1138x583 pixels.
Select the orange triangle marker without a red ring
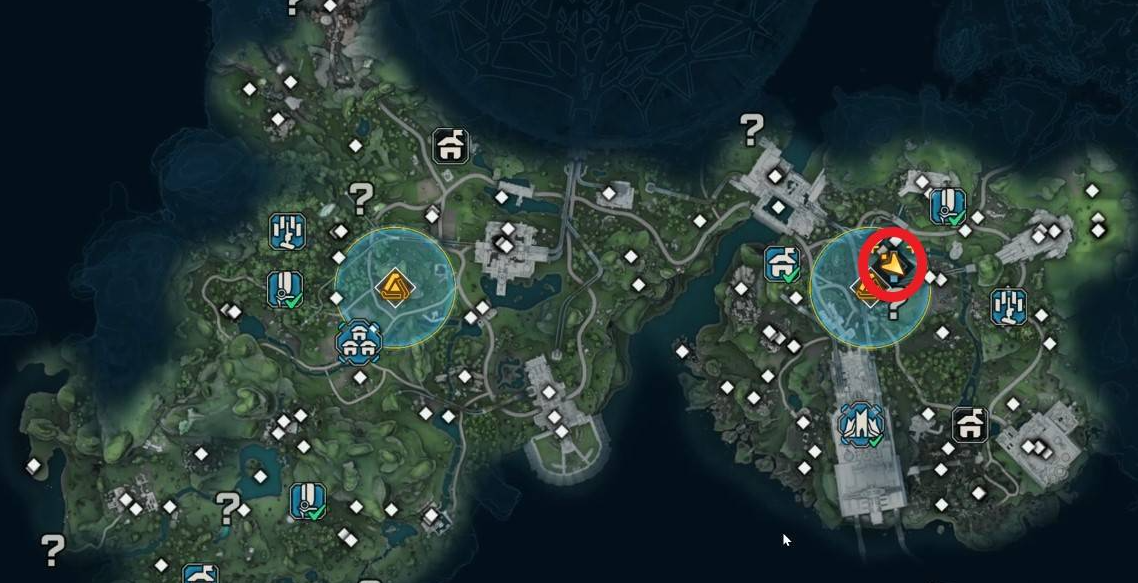point(394,287)
